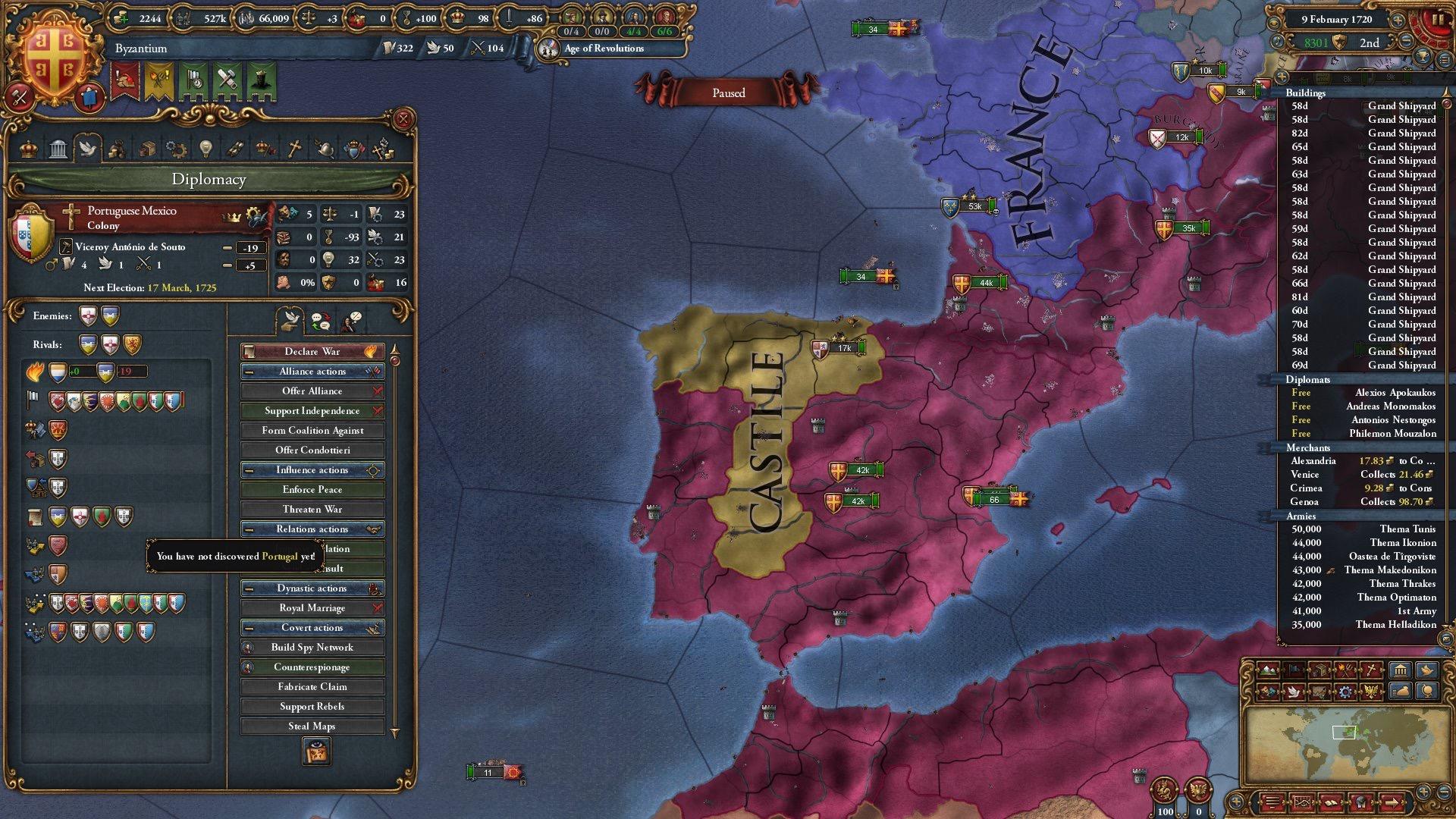Click Declare War on Portuguese Mexico
Image resolution: width=1456 pixels, height=819 pixels.
312,351
